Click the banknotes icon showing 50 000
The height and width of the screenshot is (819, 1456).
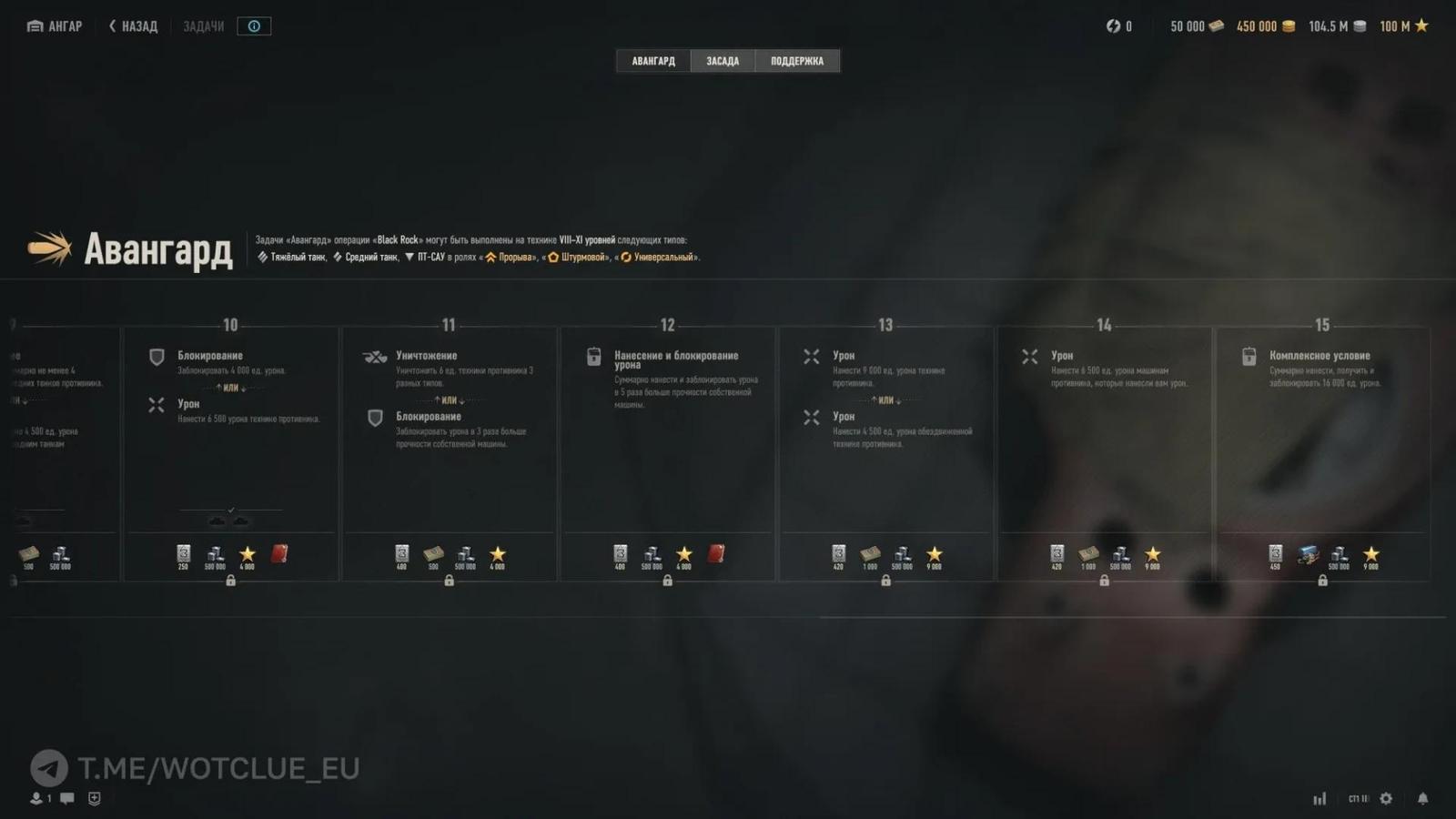coord(1218,25)
